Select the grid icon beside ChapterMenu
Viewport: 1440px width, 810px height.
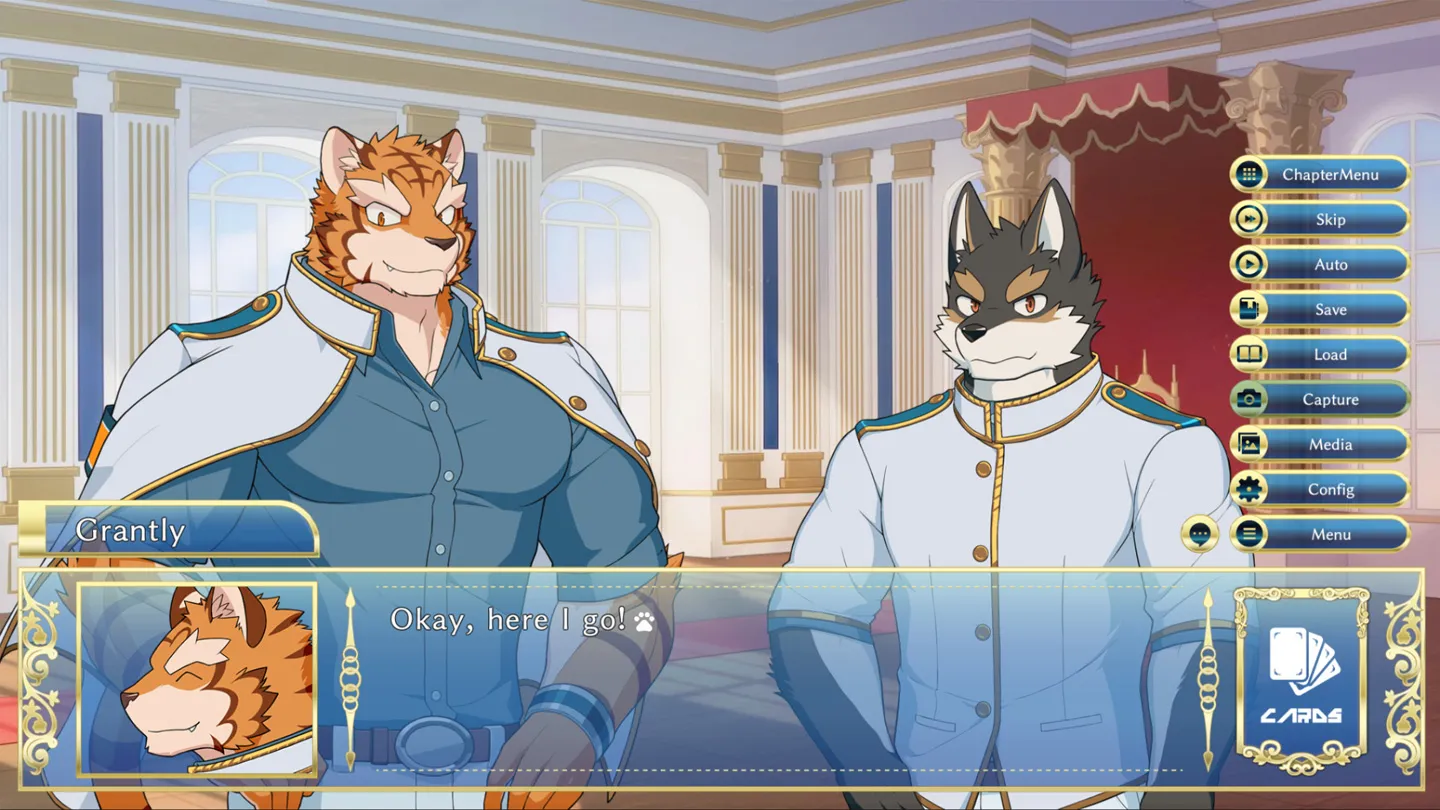(x=1248, y=174)
